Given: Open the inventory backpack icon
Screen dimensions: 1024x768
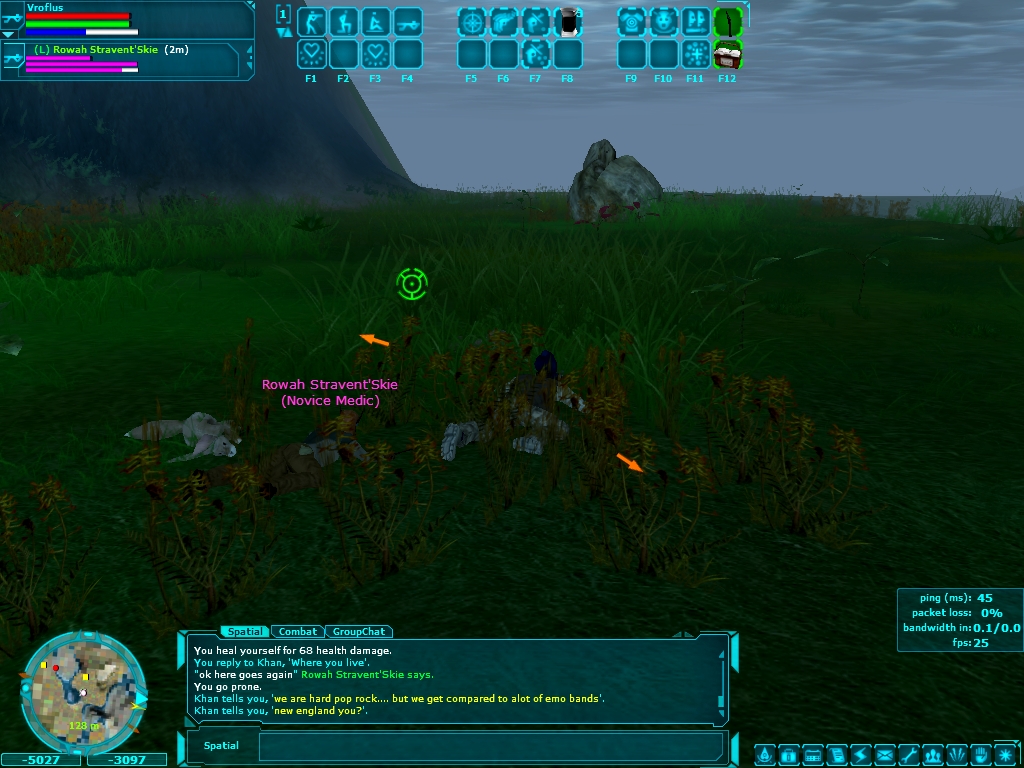Looking at the screenshot, I should point(787,754).
